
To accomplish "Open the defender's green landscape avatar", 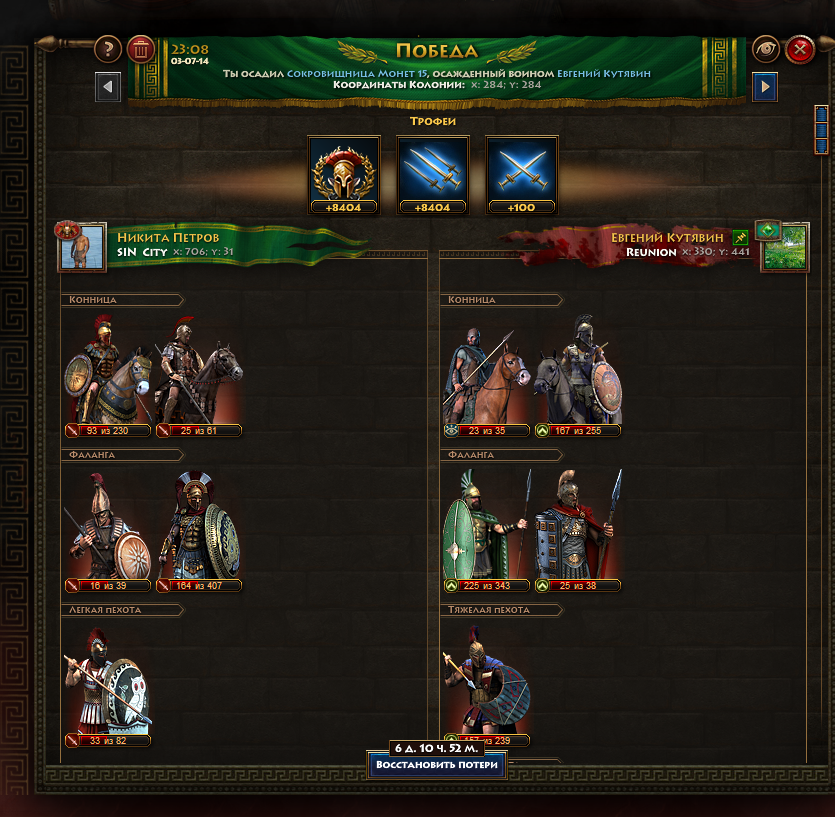I will pyautogui.click(x=785, y=247).
